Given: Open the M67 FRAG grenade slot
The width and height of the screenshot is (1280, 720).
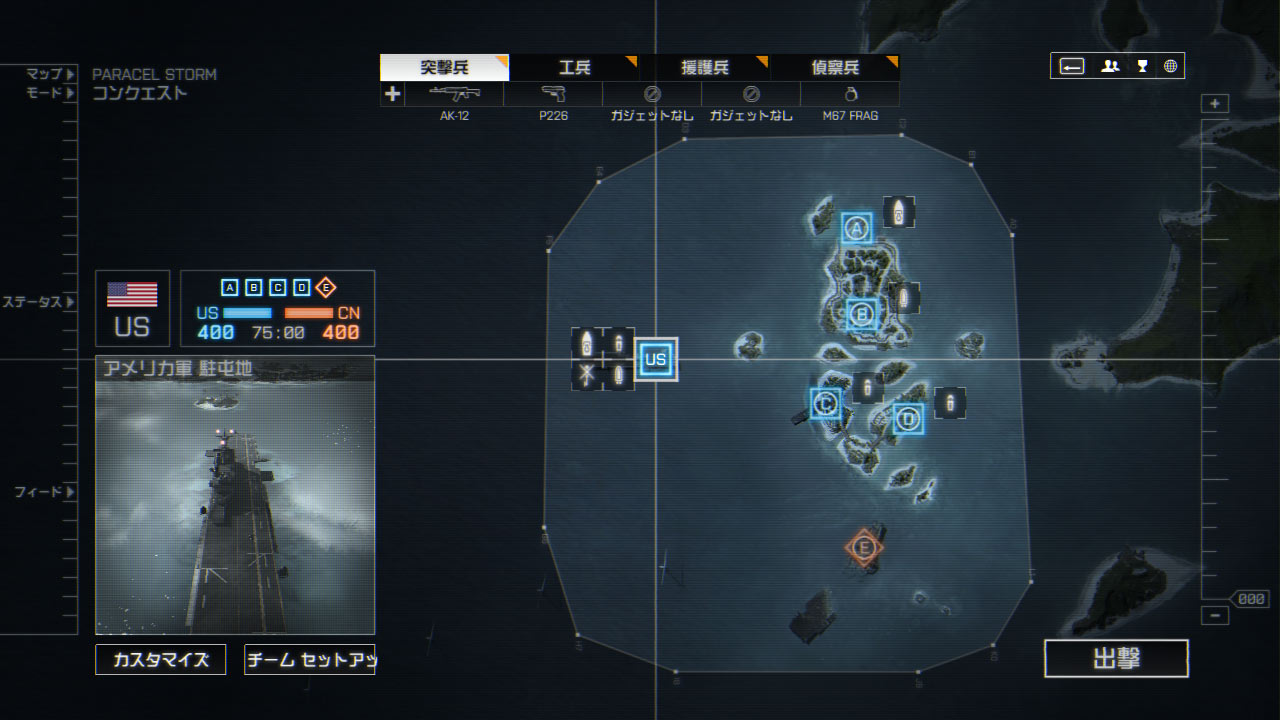Looking at the screenshot, I should (850, 95).
